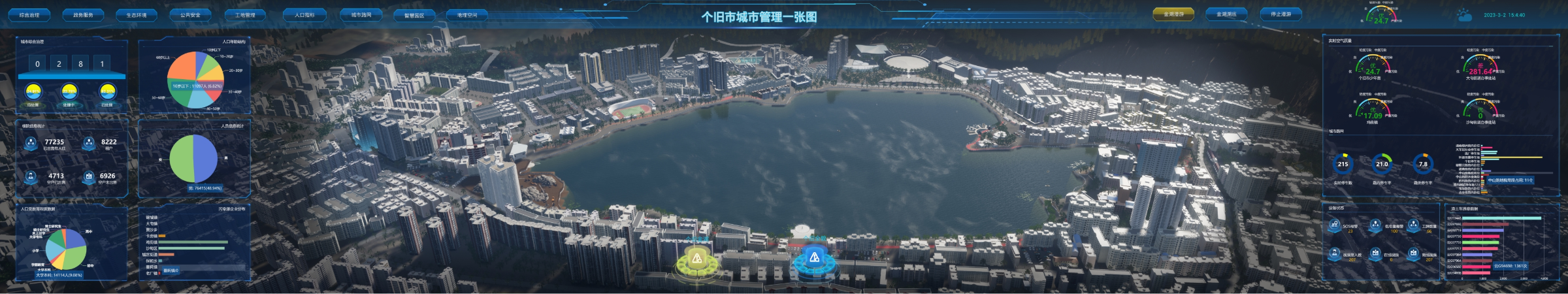Stop roaming with 停止漫游 button
The image size is (1568, 294).
pyautogui.click(x=1281, y=14)
